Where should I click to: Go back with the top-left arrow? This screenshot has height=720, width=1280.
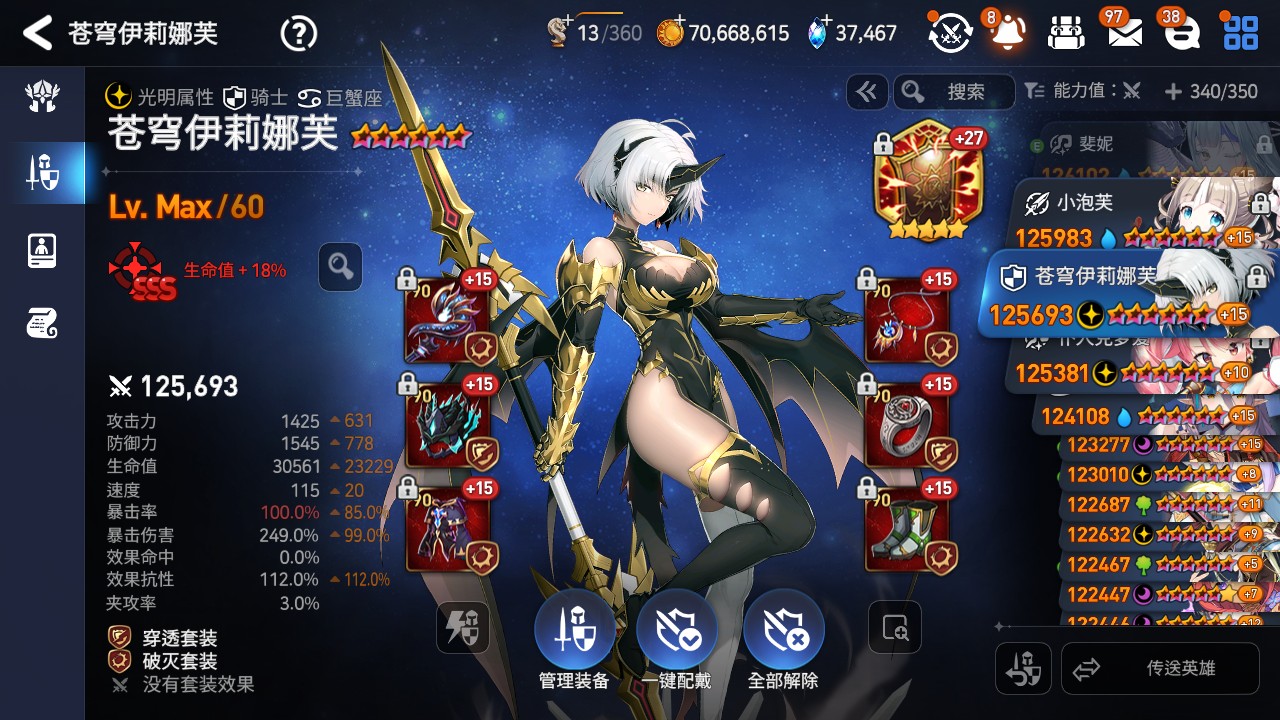click(37, 33)
